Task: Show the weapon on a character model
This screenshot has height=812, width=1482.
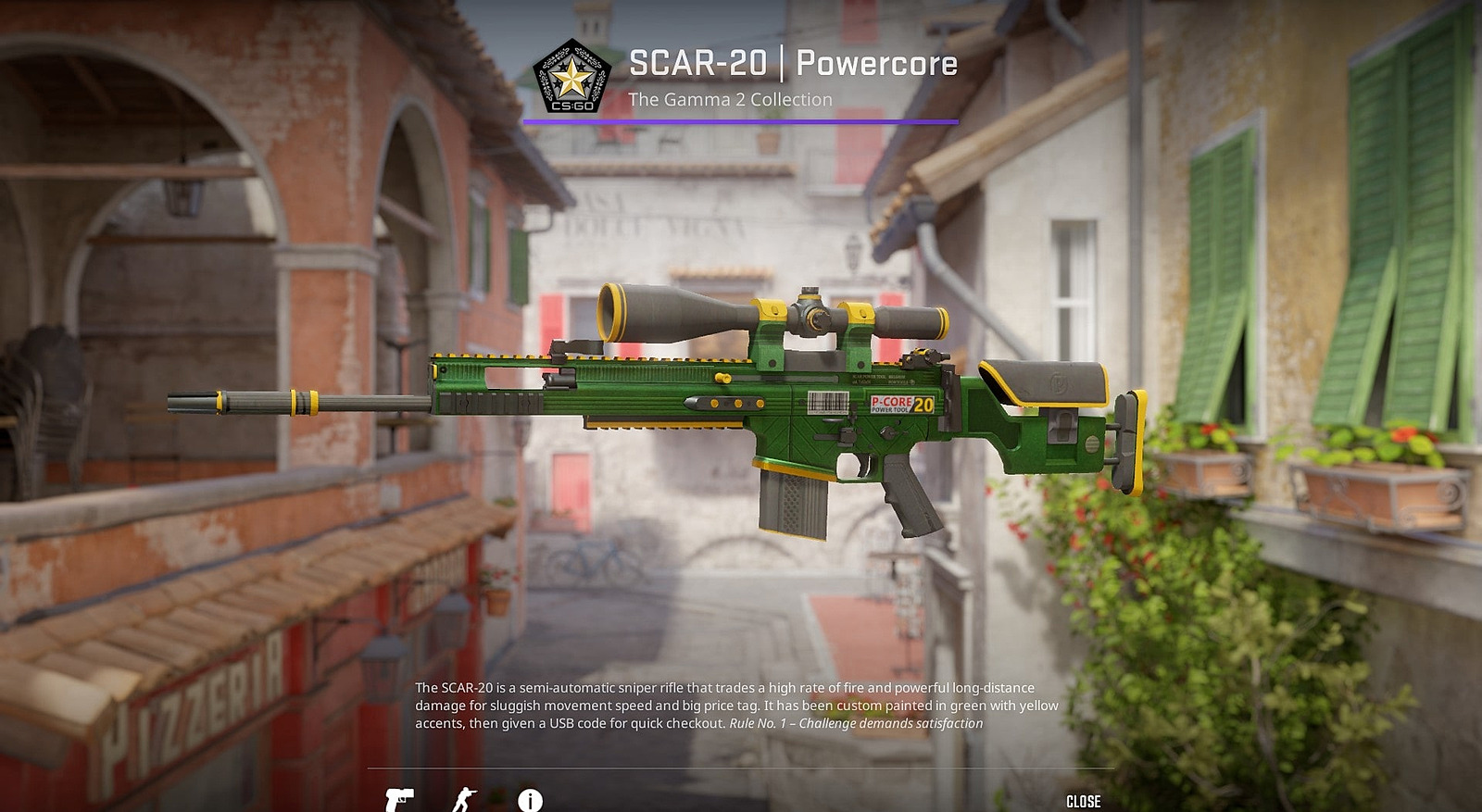Action: [x=464, y=800]
